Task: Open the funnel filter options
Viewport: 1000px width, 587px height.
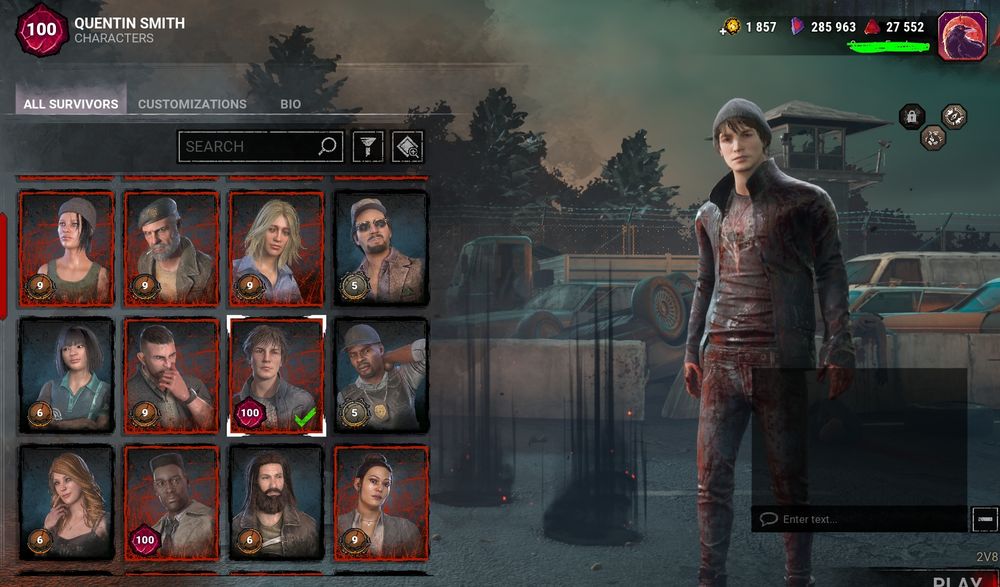Action: tap(368, 147)
